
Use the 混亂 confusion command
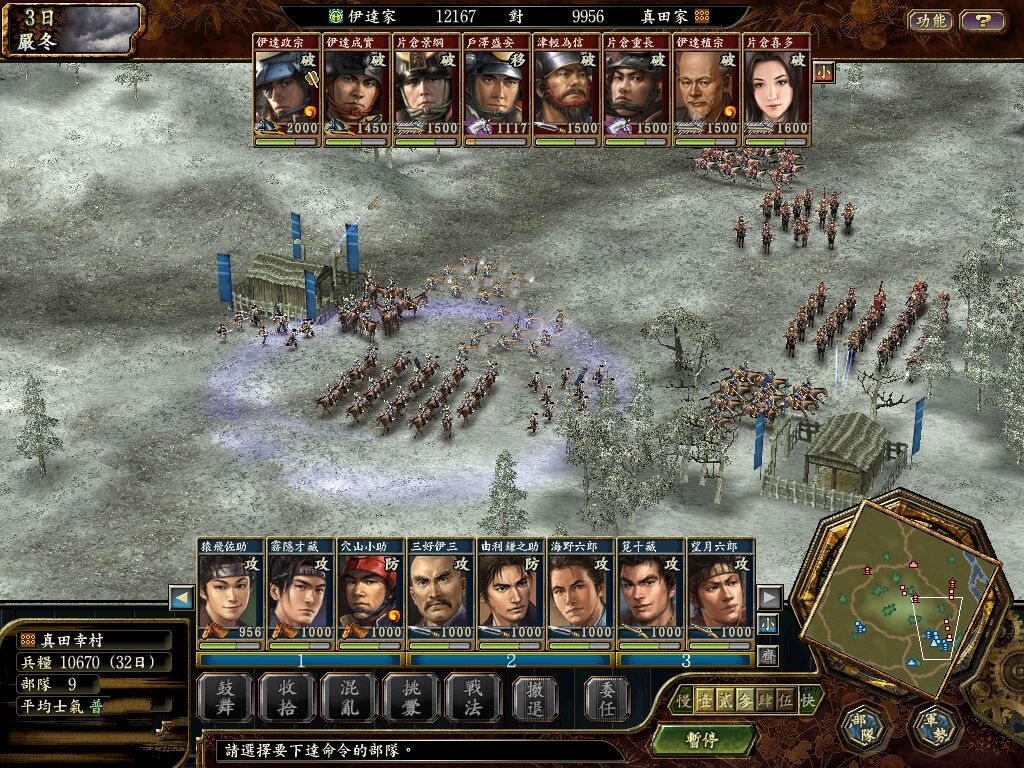[x=347, y=696]
